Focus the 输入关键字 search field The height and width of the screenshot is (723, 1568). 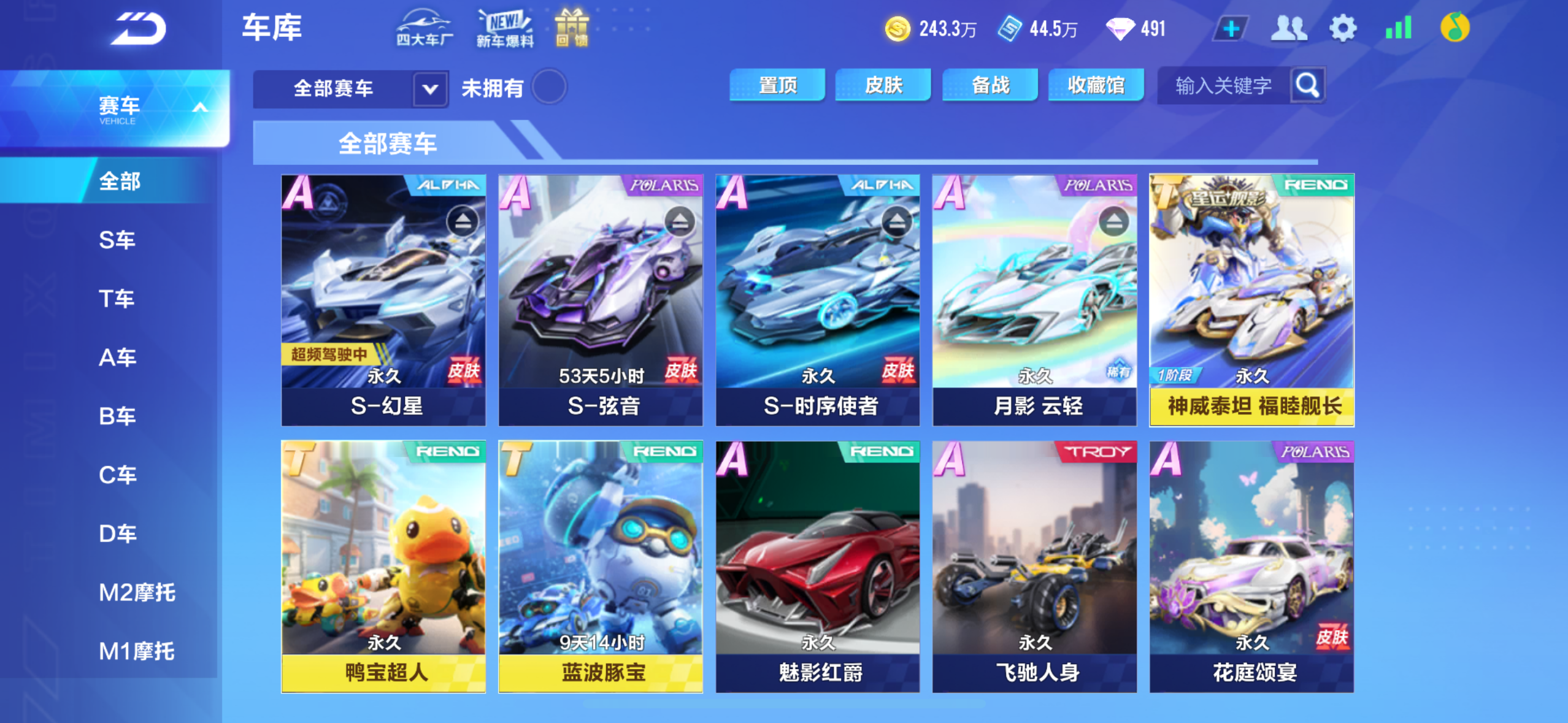coord(1223,86)
